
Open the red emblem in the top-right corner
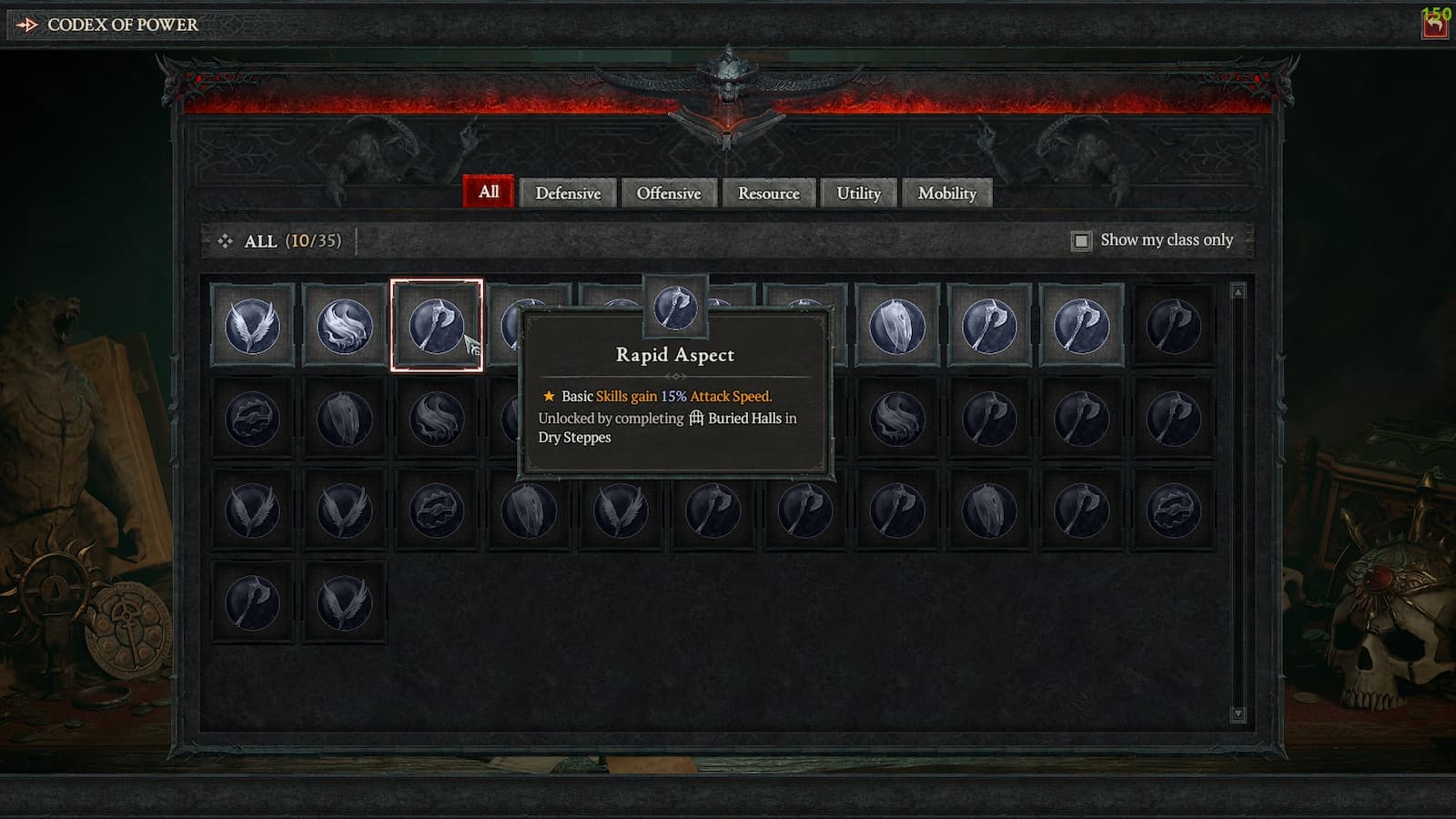[x=1432, y=25]
